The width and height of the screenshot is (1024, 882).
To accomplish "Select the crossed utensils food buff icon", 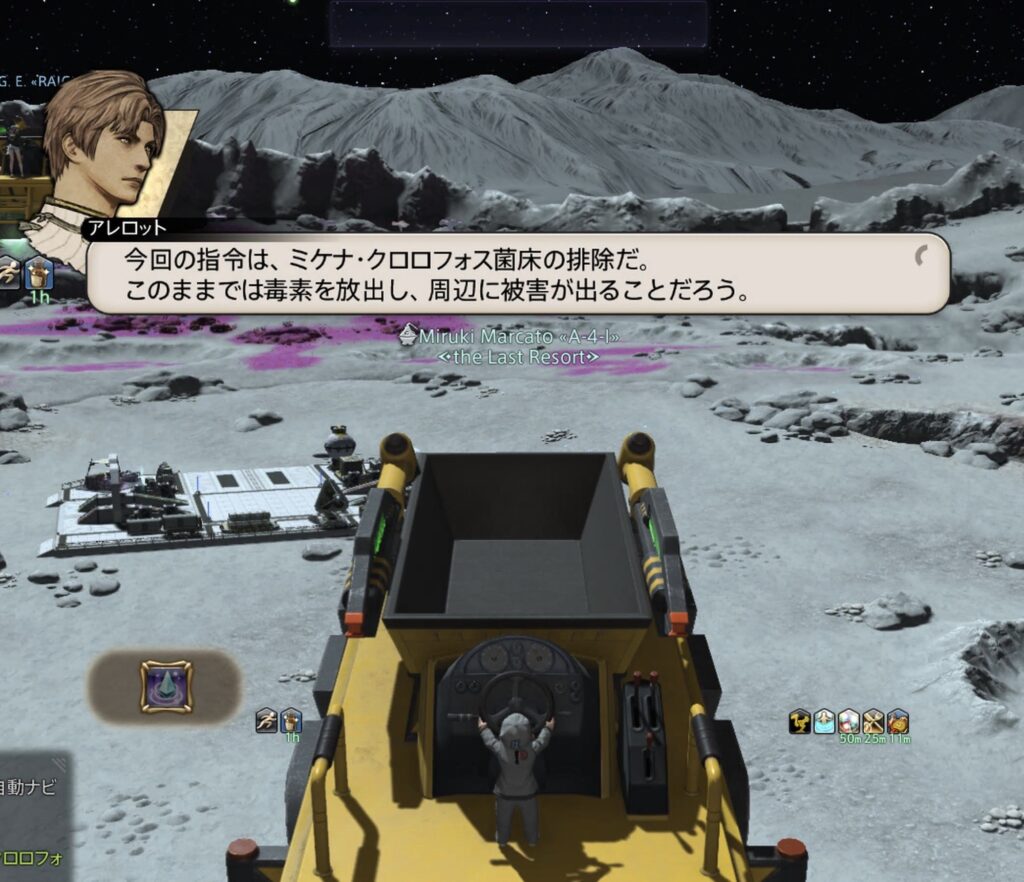I will point(873,721).
